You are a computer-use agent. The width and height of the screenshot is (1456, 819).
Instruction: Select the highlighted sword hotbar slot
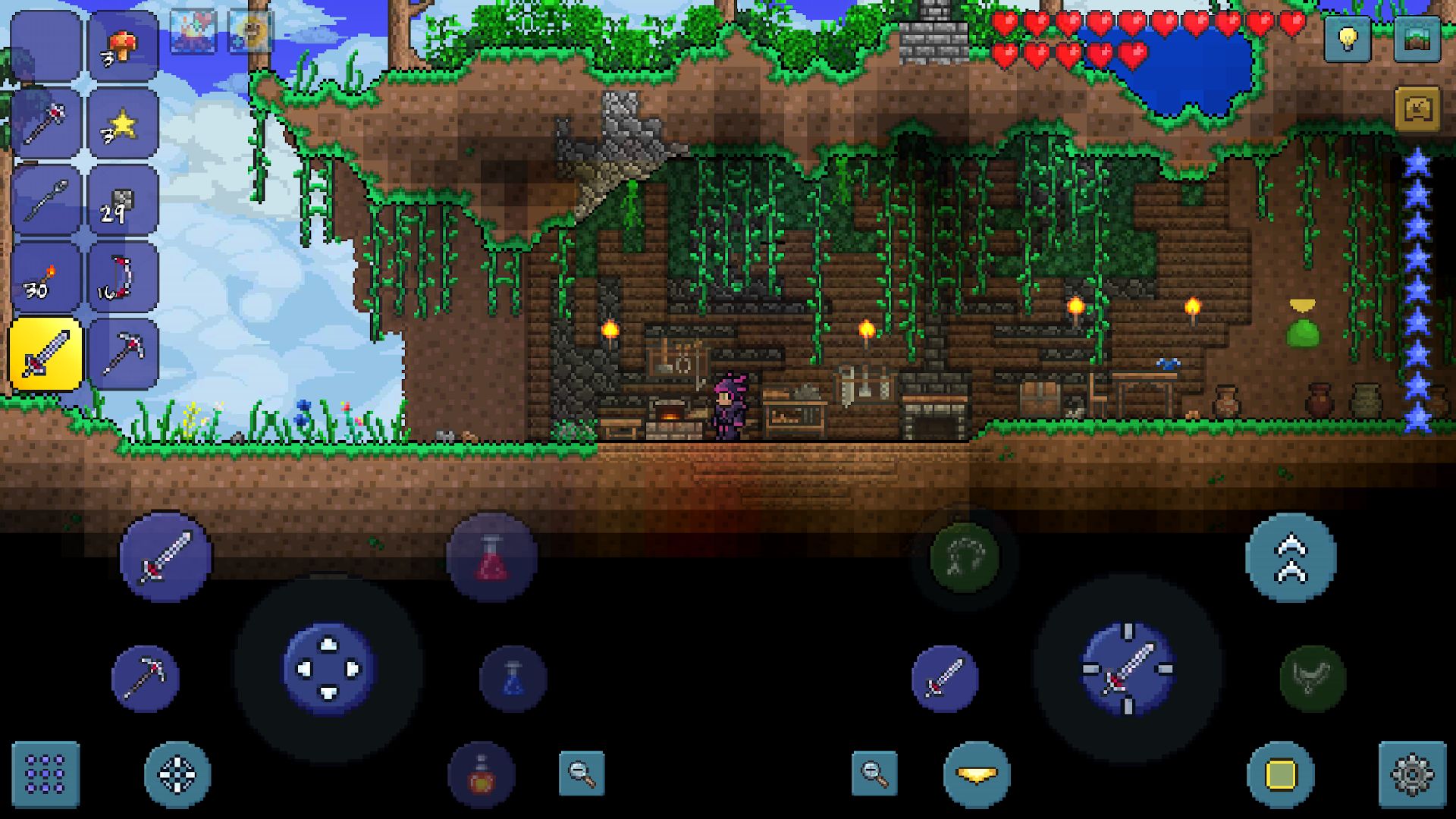44,353
